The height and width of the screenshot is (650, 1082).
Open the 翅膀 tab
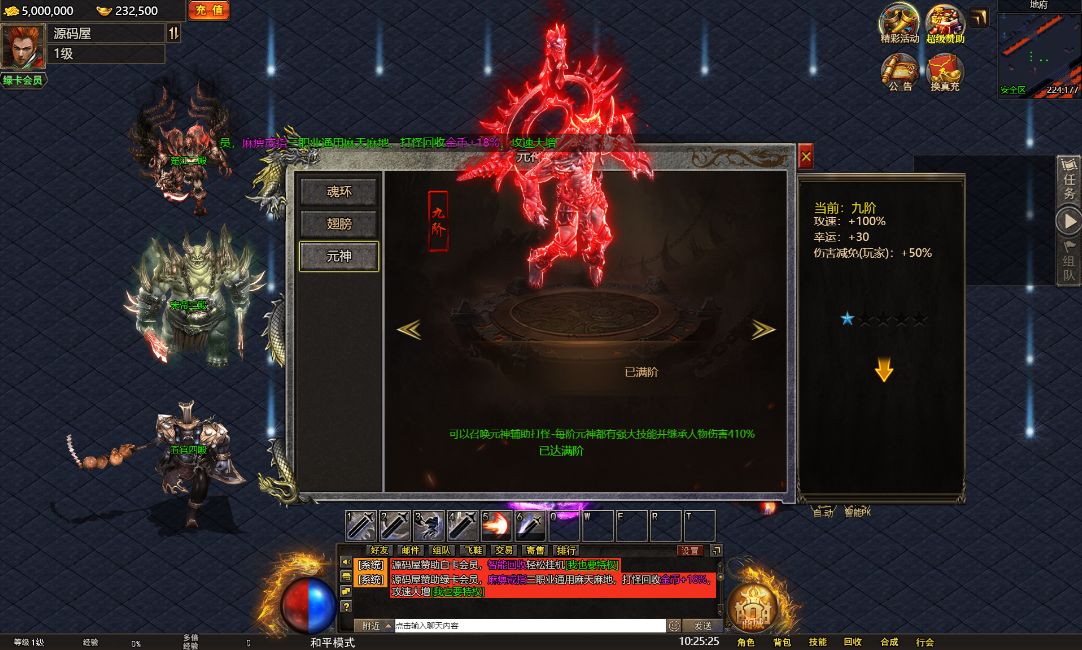[339, 224]
